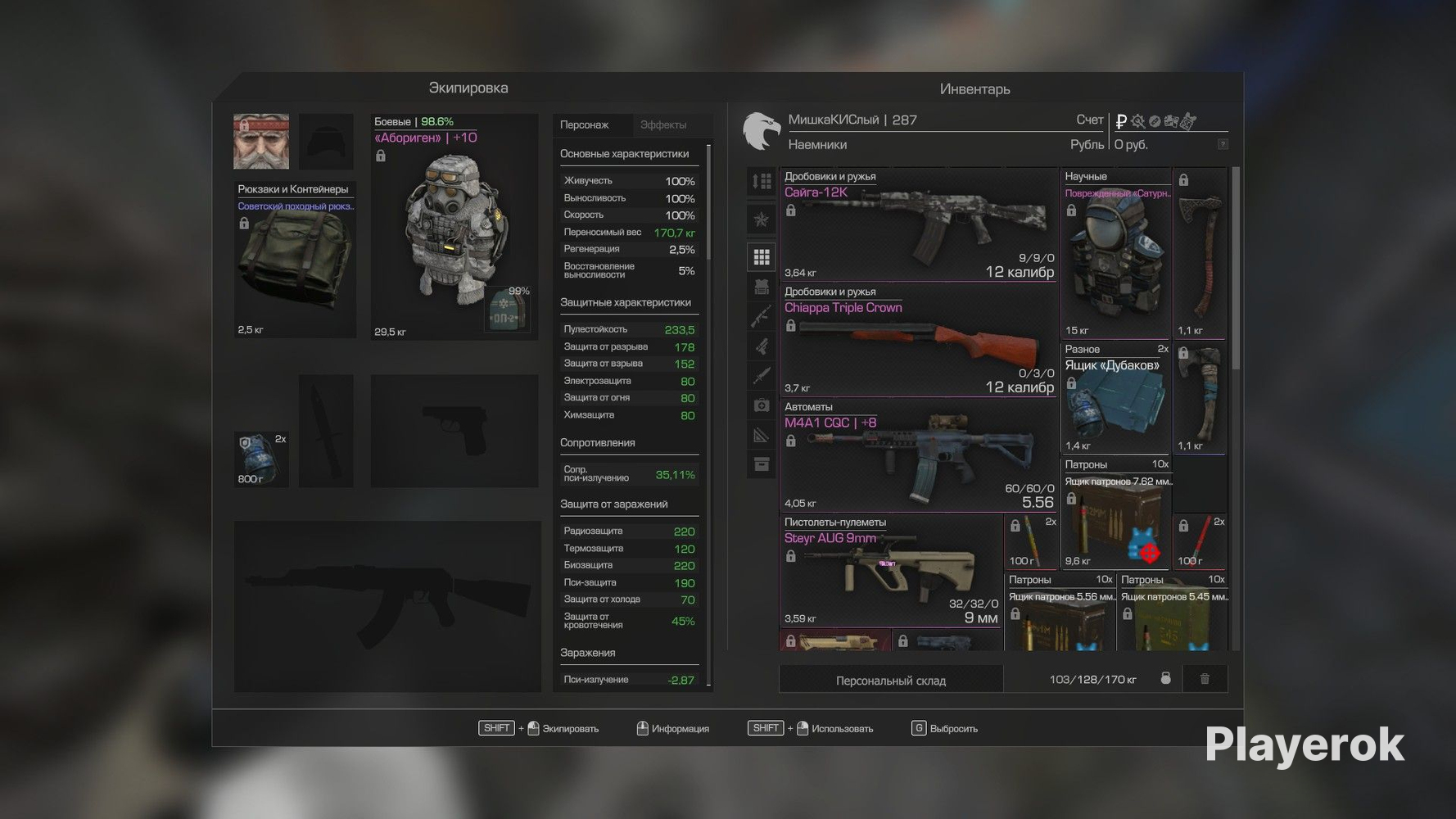Viewport: 1456px width, 819px height.
Task: Choose the Steyr AUG 9mm slot
Action: (890, 571)
